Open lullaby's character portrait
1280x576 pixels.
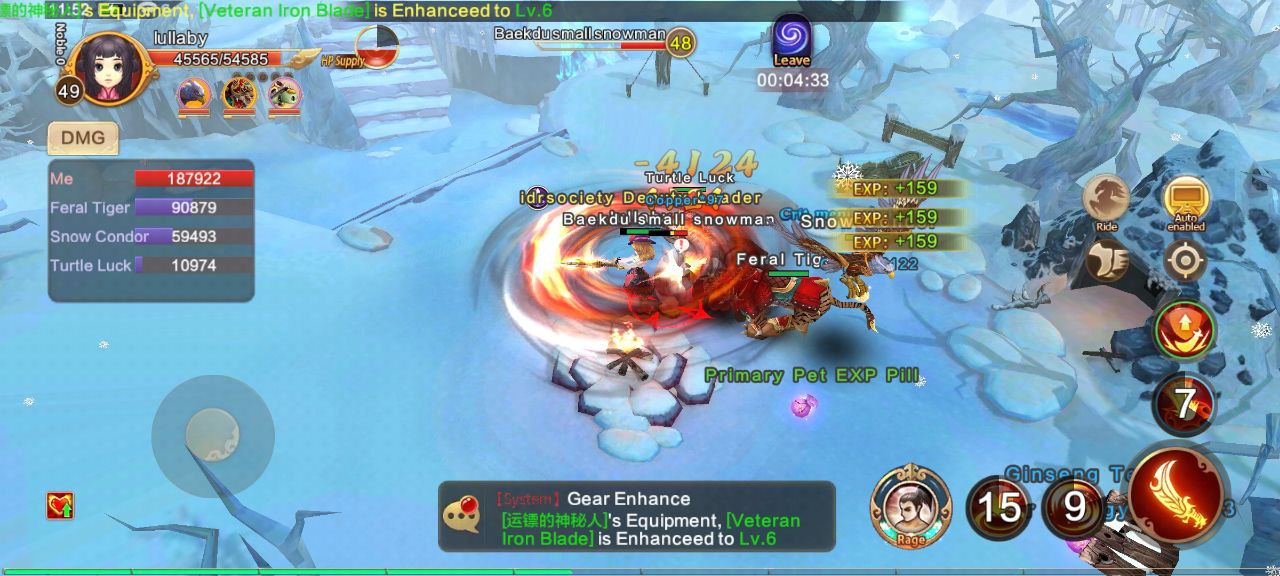coord(103,68)
